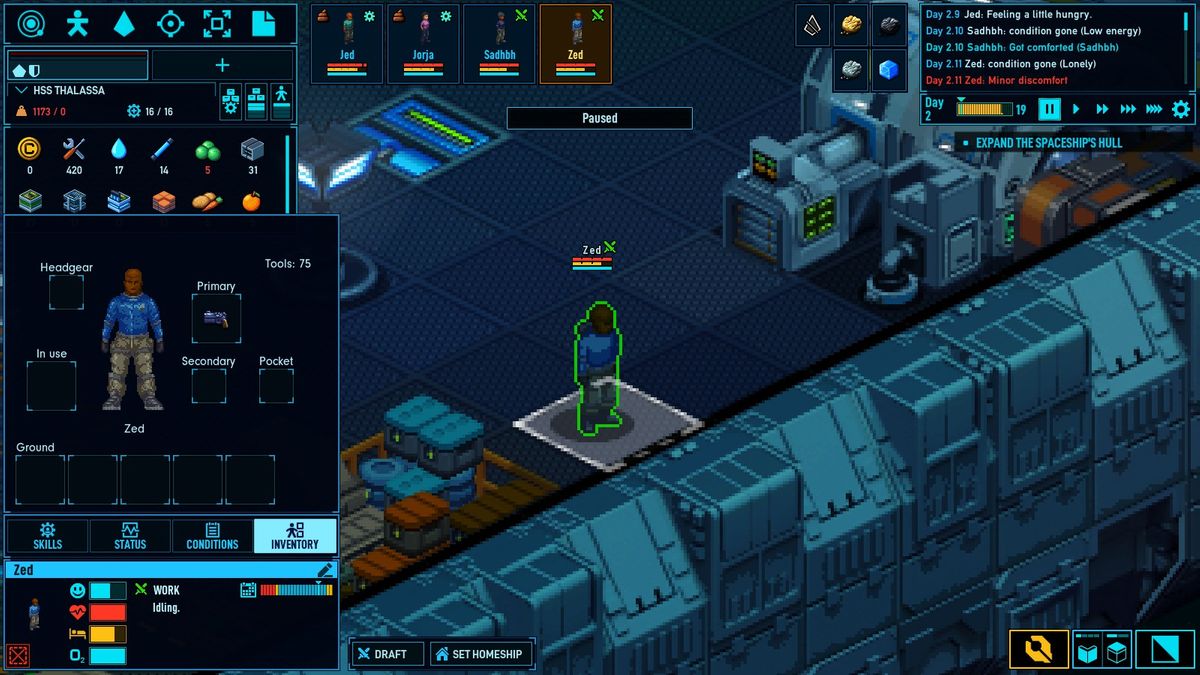
Task: Set homeship for Zed
Action: [479, 654]
